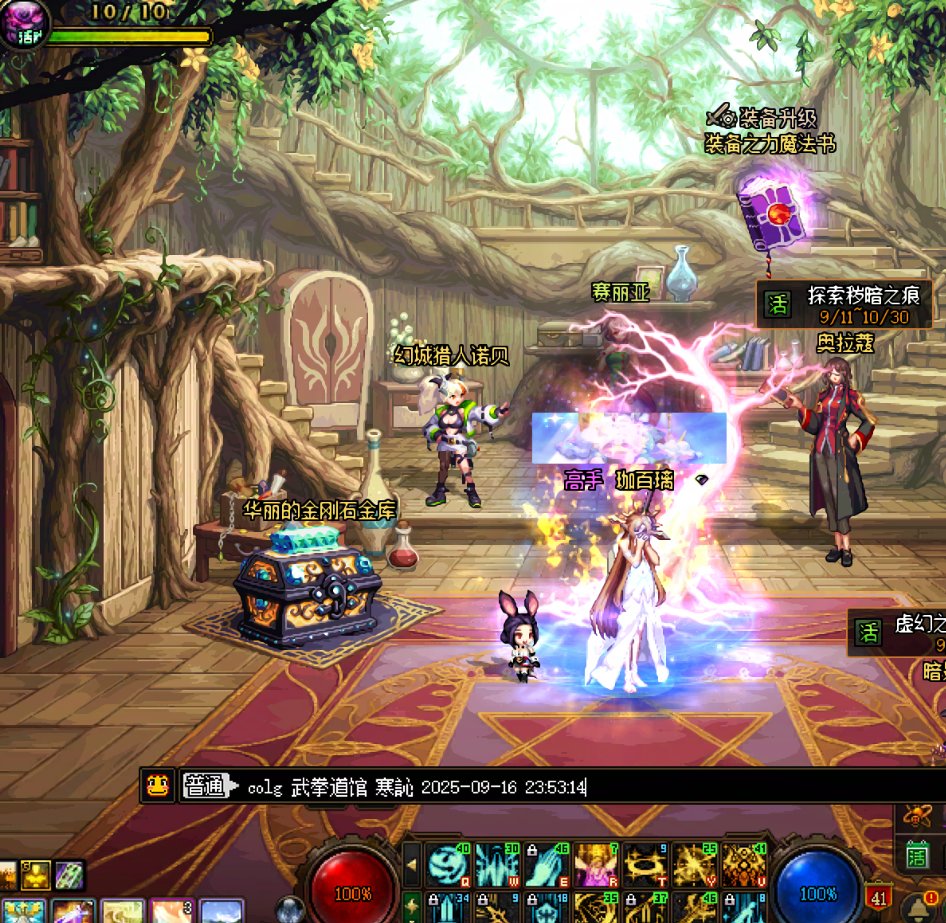The image size is (946, 923).
Task: Click the chat input text field
Action: [560, 787]
